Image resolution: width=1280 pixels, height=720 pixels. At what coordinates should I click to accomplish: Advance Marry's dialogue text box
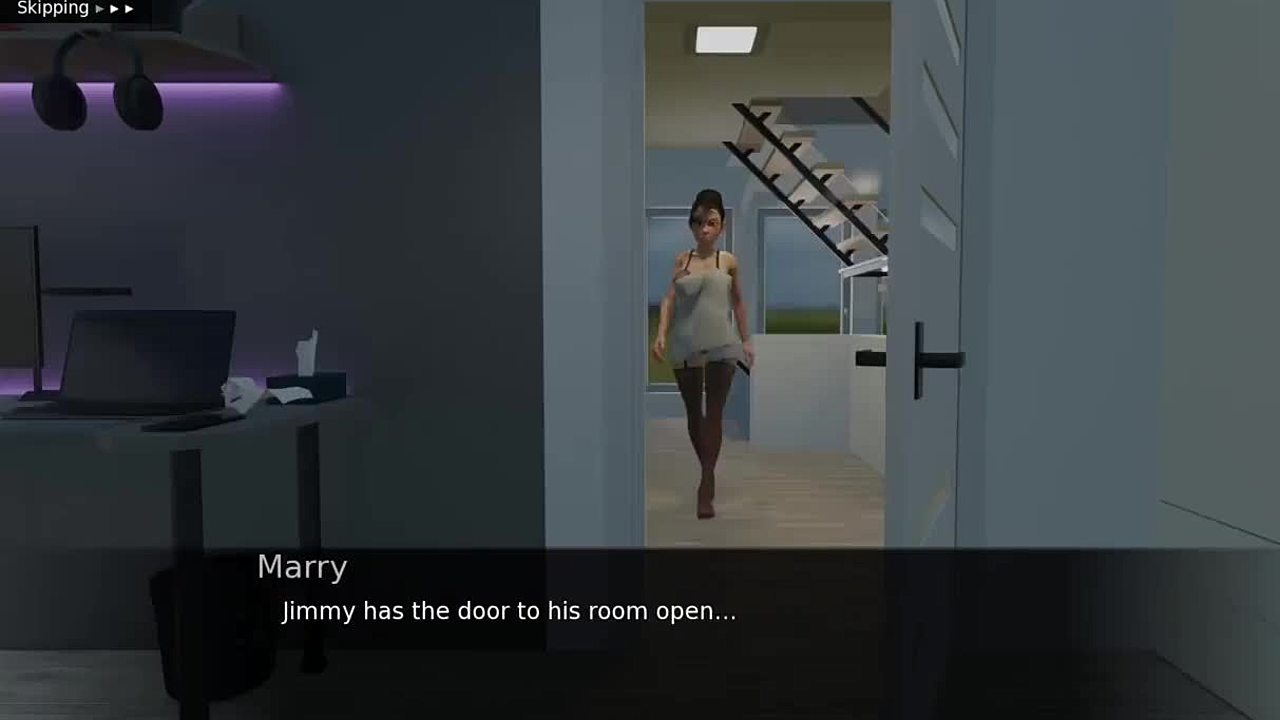pyautogui.click(x=640, y=620)
